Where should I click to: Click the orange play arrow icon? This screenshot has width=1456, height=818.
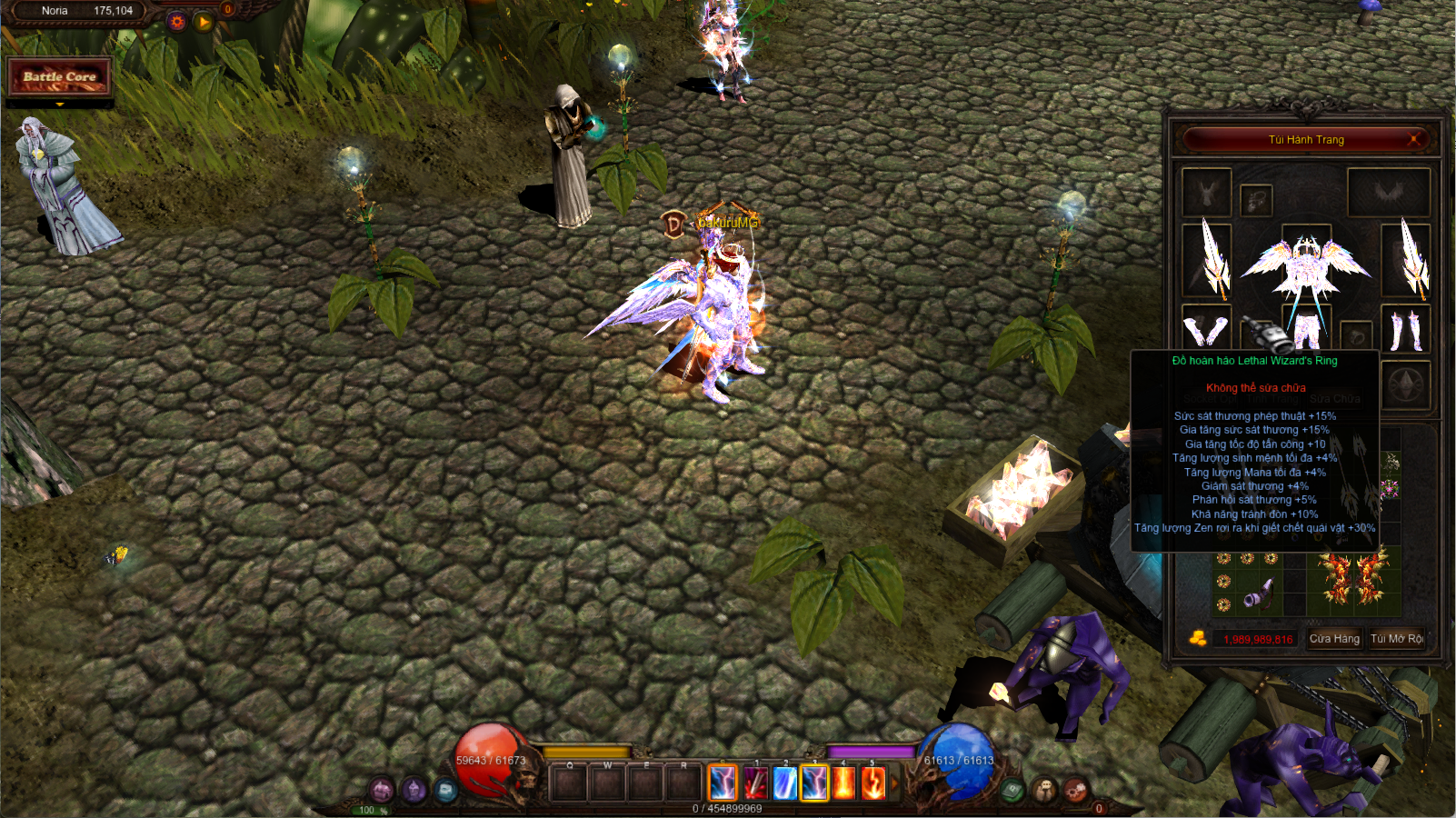(x=204, y=22)
